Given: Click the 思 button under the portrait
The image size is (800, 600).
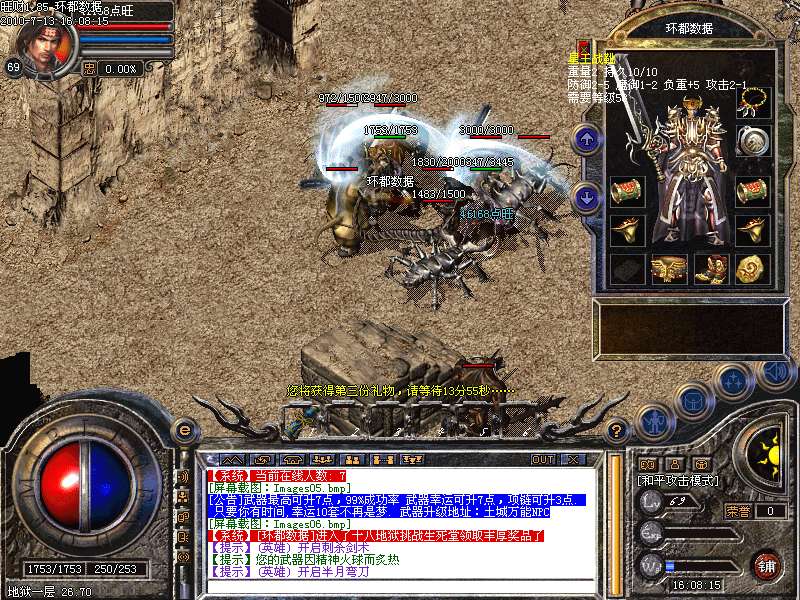Looking at the screenshot, I should (89, 69).
